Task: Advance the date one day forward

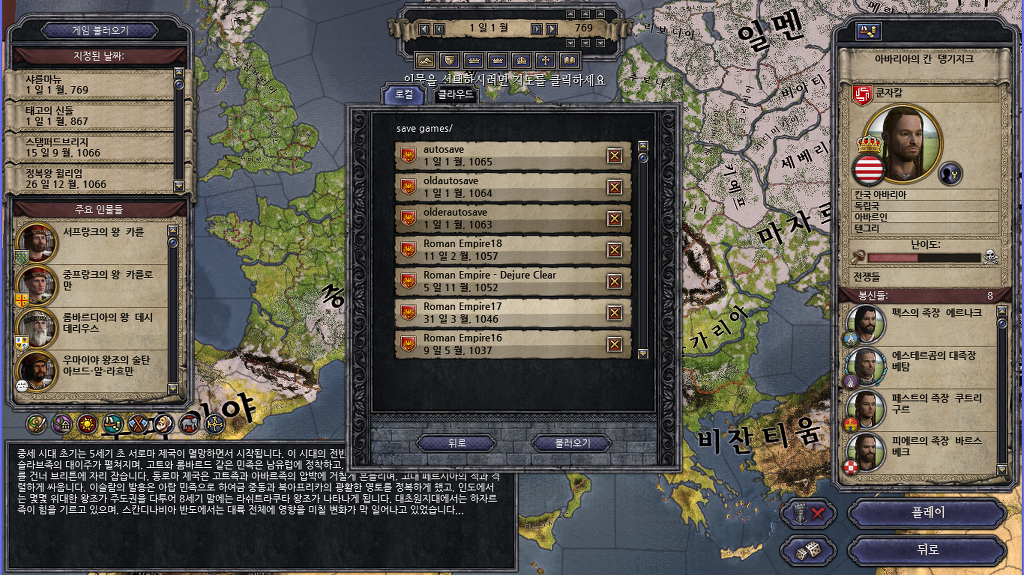Action: [537, 29]
